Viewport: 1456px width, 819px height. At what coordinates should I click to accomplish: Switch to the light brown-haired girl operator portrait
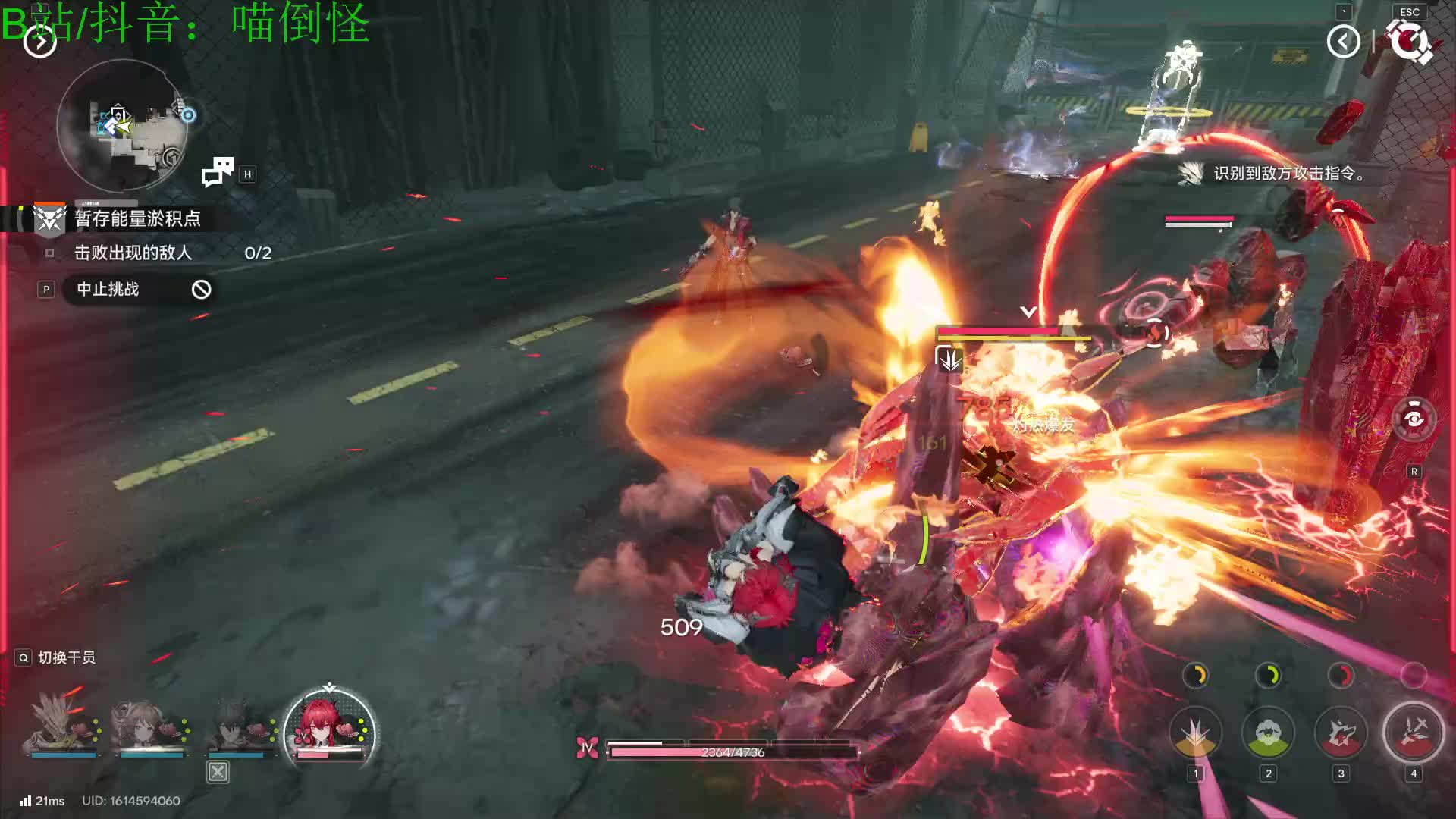point(150,726)
